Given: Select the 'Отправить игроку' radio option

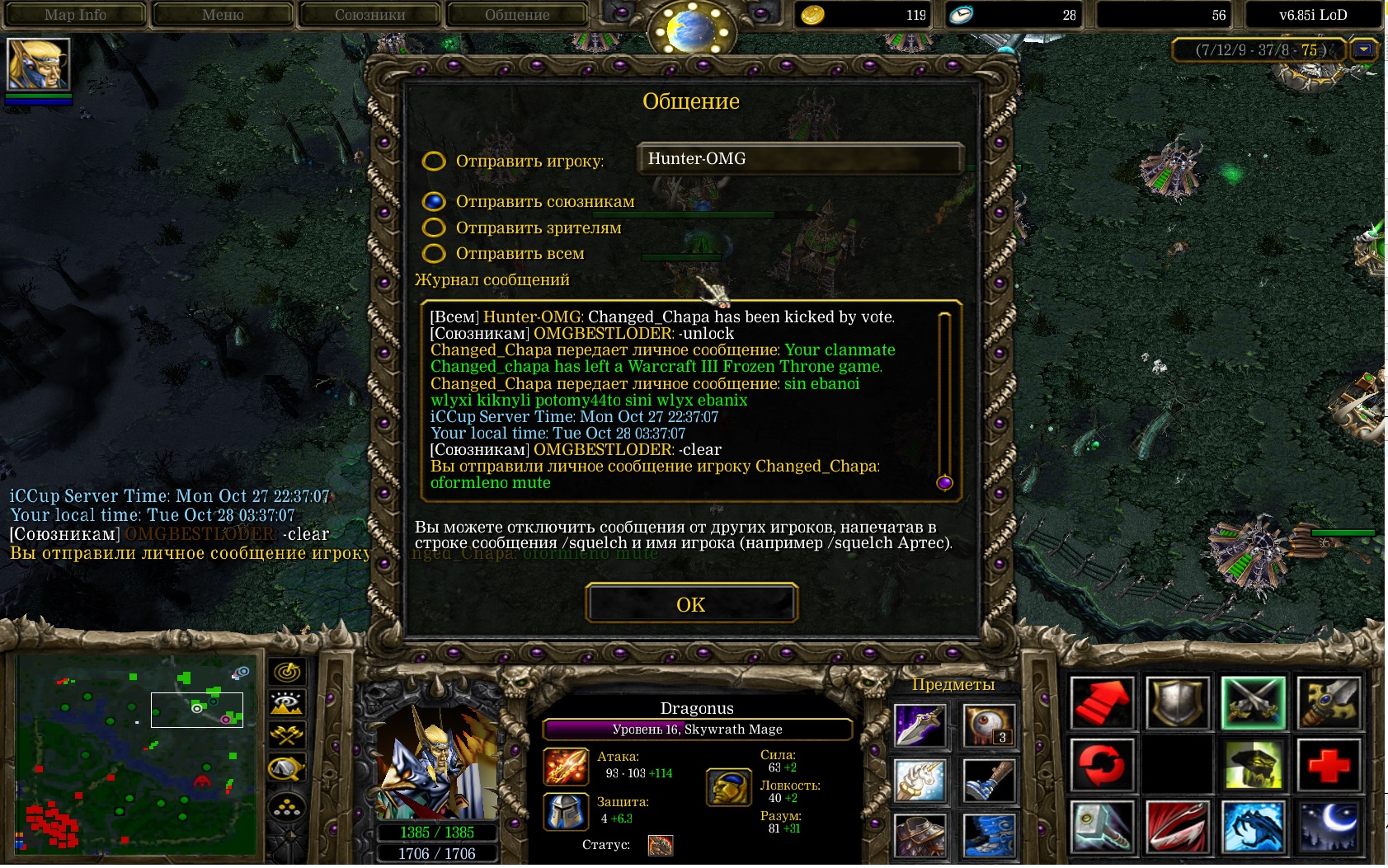Looking at the screenshot, I should point(434,161).
